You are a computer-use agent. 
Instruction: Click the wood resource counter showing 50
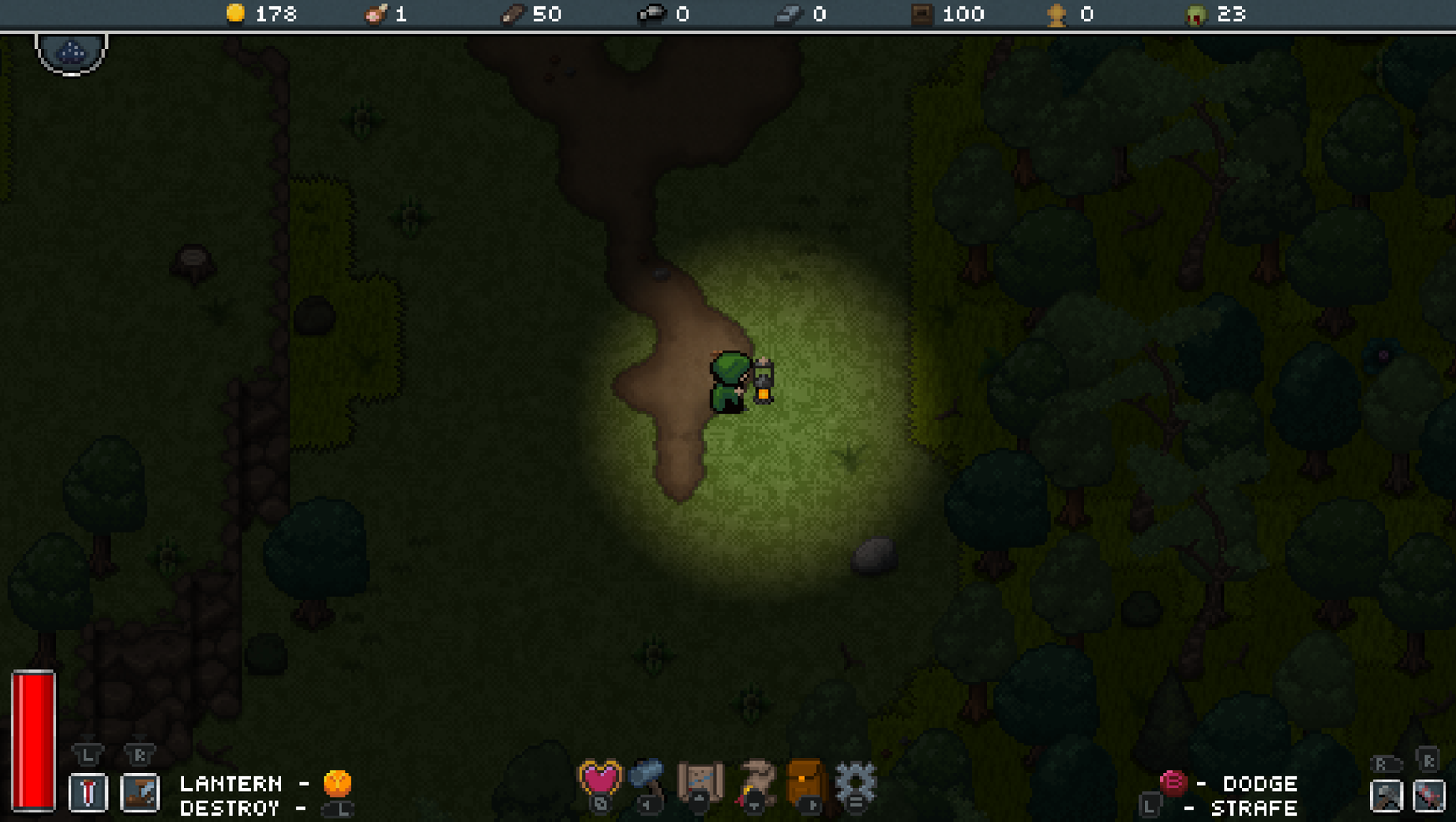529,14
